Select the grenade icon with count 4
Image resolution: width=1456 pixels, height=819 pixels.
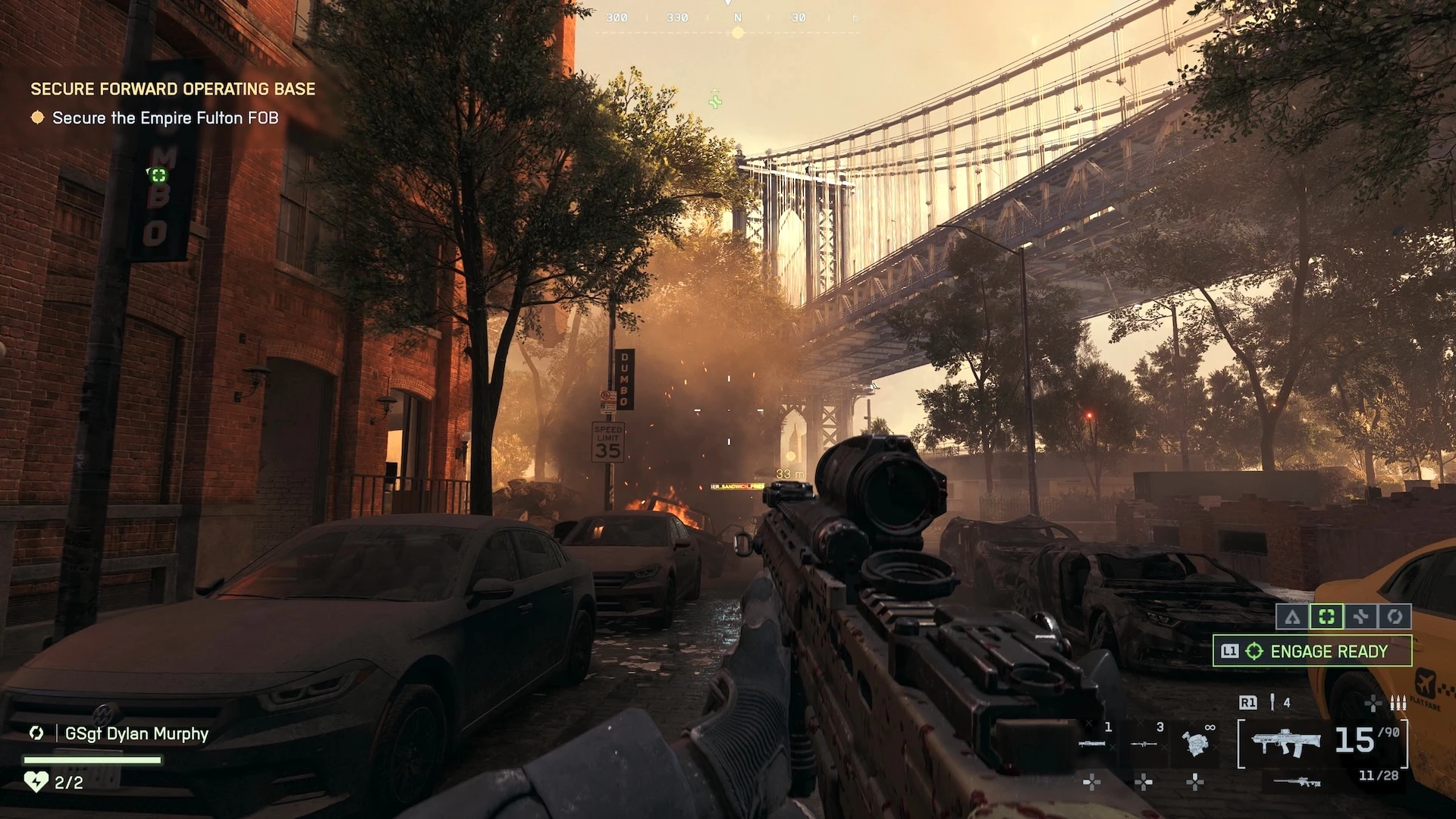tap(1273, 703)
